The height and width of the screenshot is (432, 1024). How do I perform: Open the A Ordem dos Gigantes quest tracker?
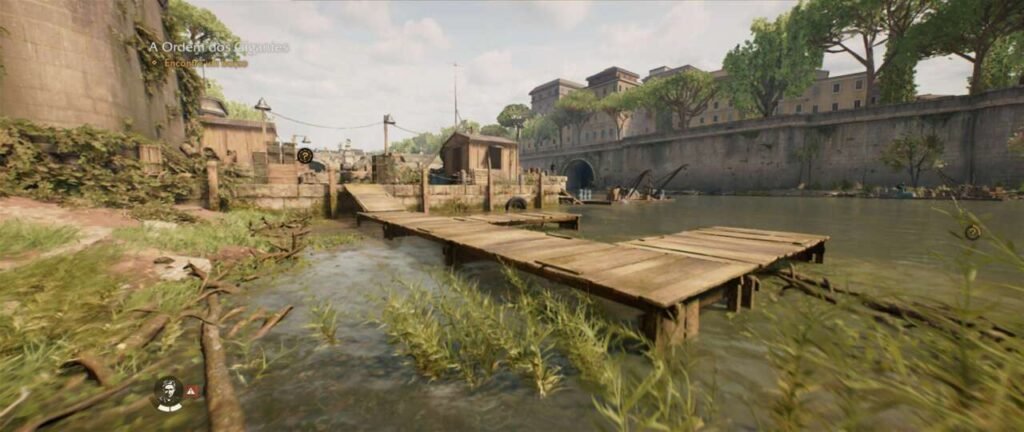point(218,47)
